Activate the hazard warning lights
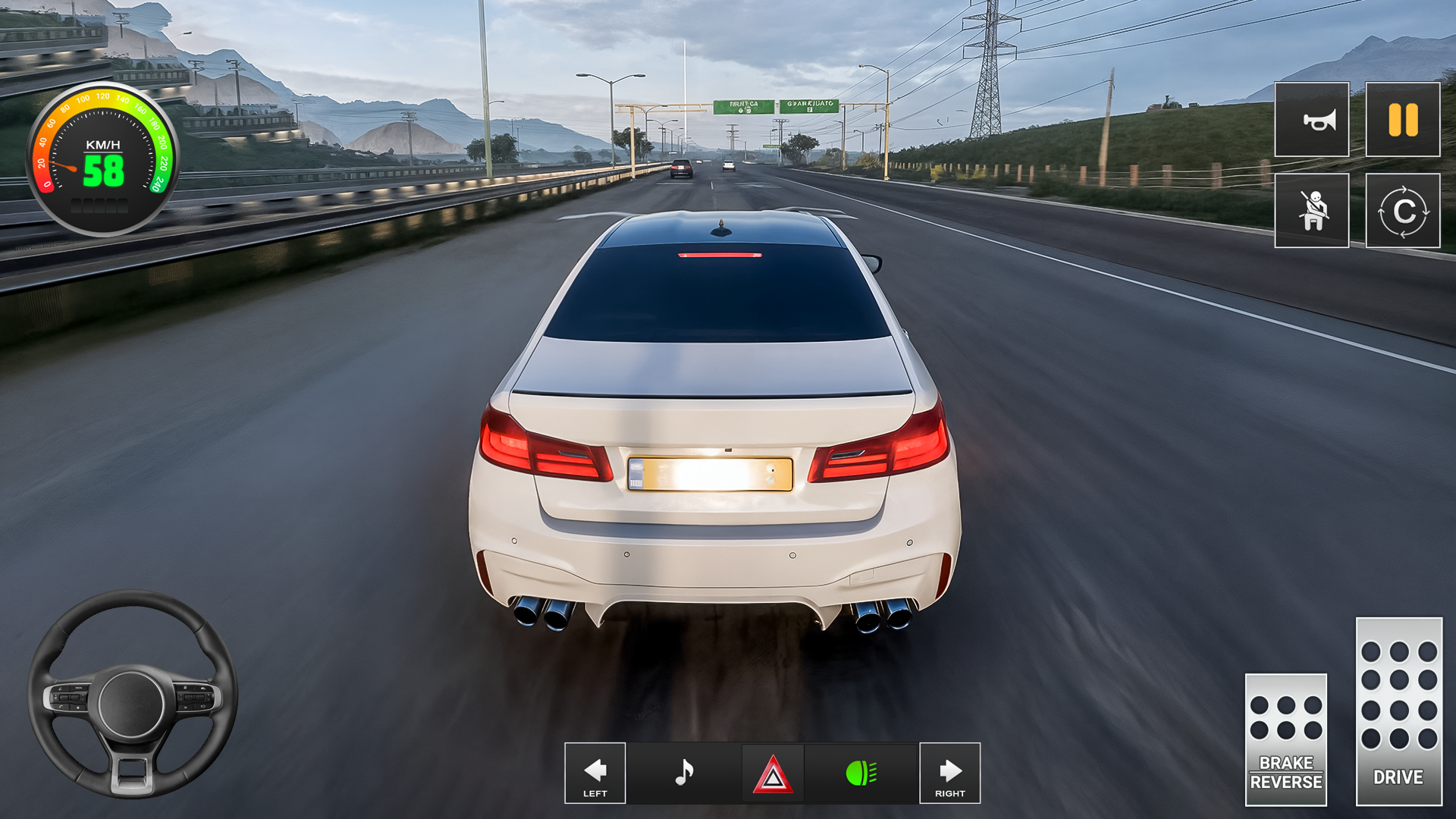Viewport: 1456px width, 819px height. point(773,773)
